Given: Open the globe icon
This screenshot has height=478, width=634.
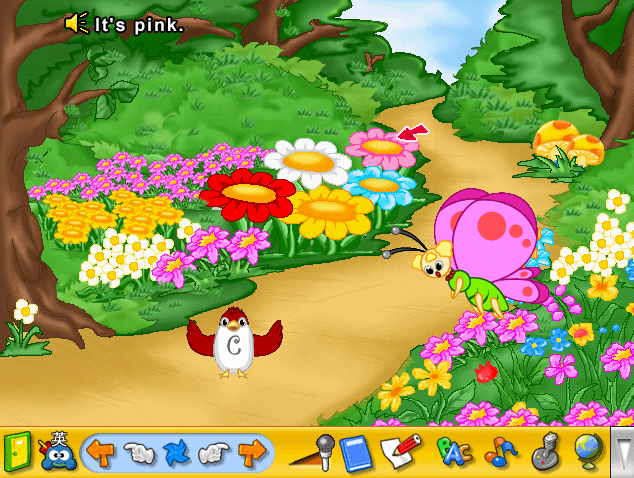Looking at the screenshot, I should 589,452.
